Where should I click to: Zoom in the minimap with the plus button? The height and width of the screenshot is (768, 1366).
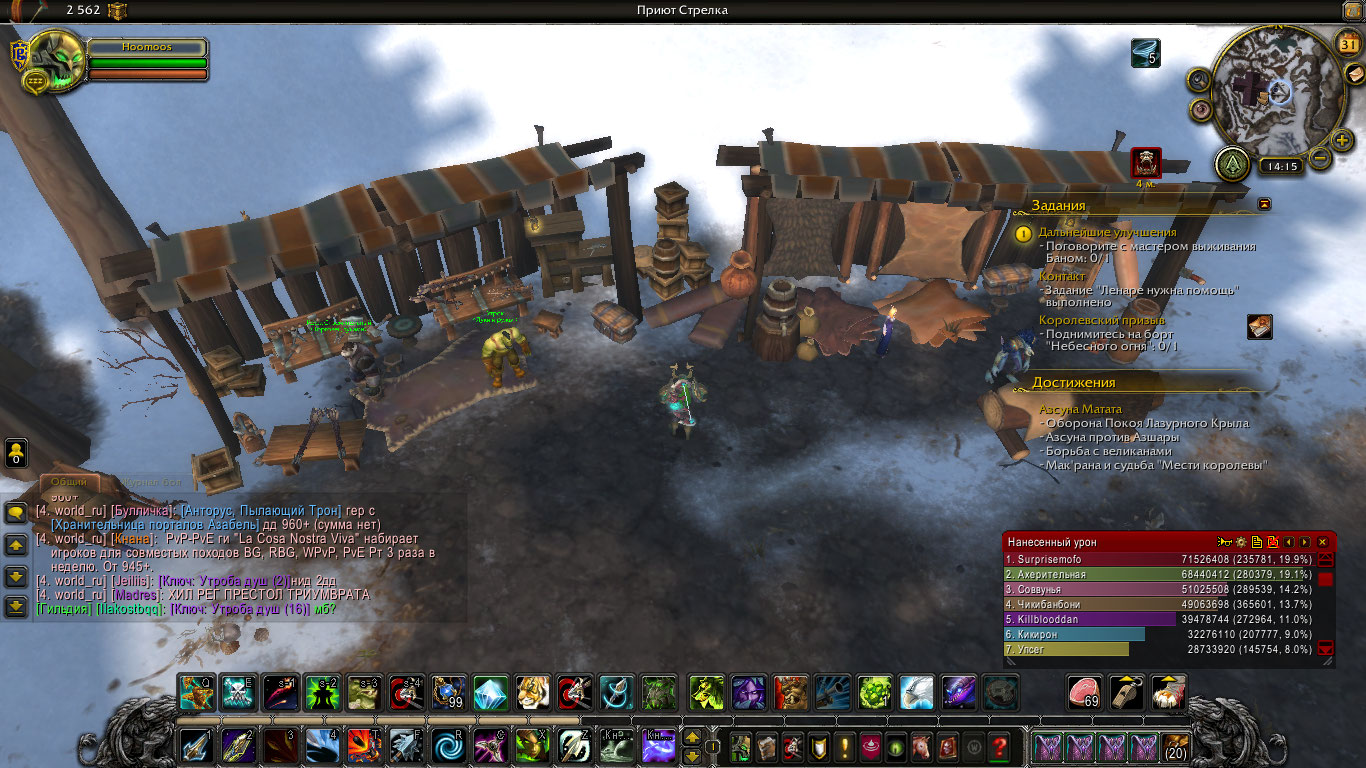pos(1341,140)
